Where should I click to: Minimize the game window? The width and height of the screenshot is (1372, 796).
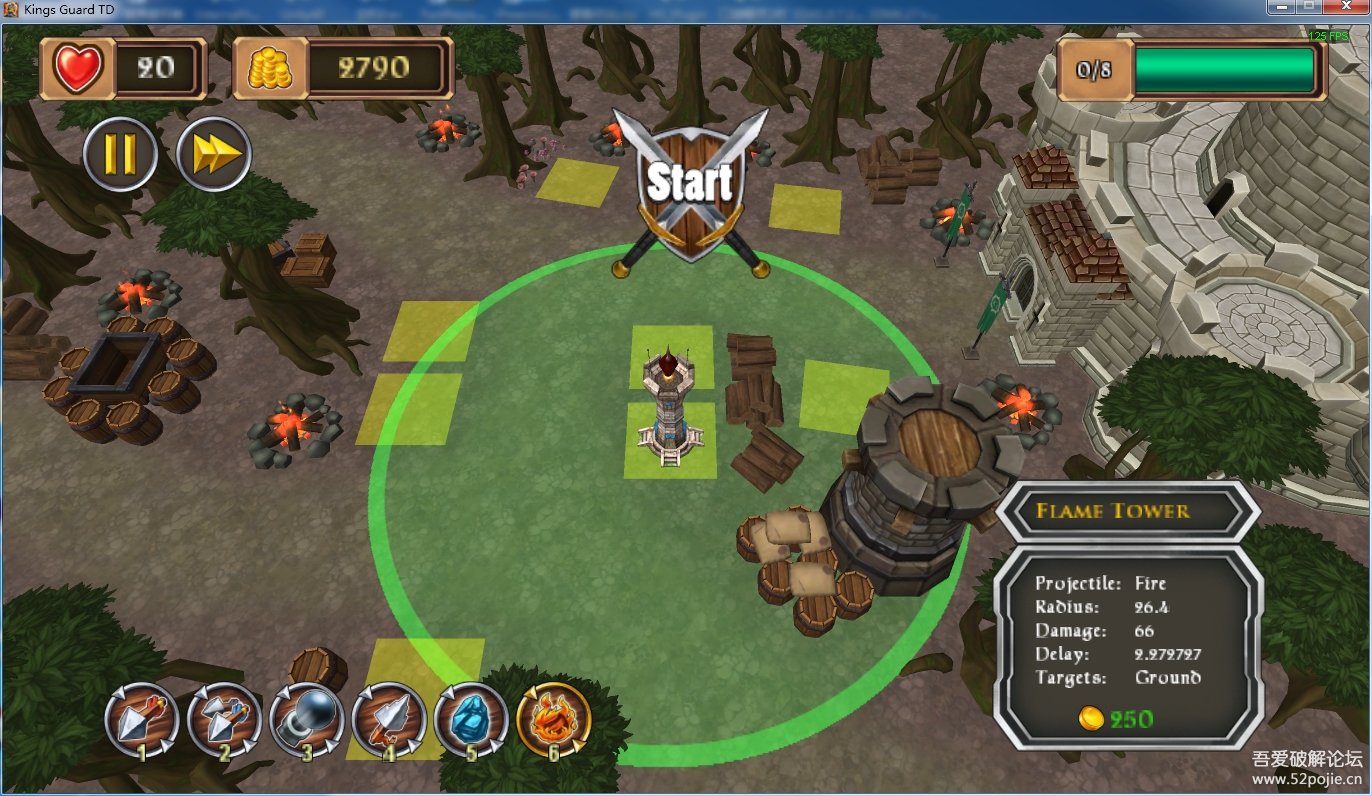pyautogui.click(x=1281, y=7)
